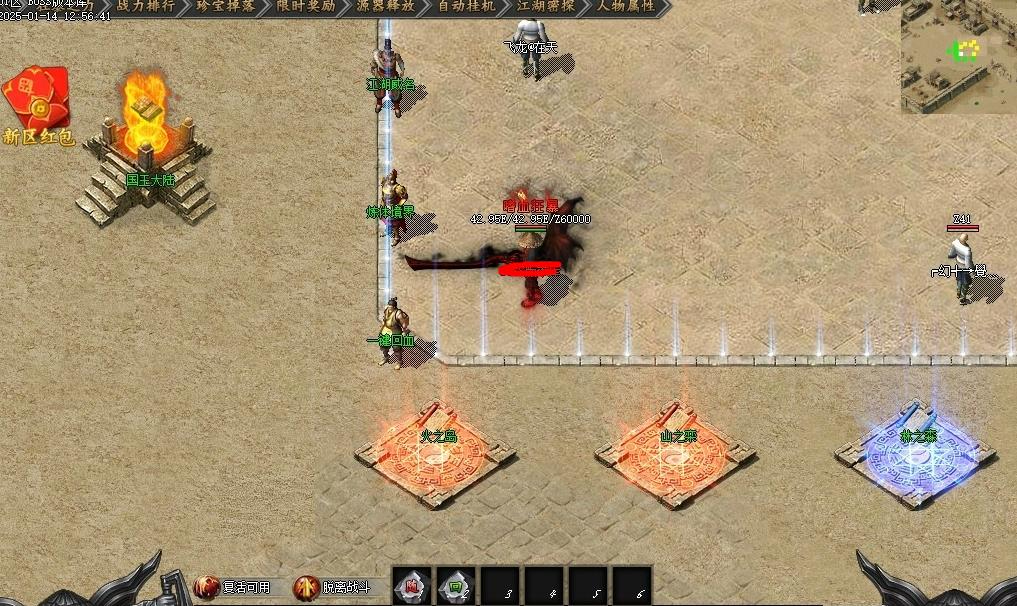Use the red 随 stone in hotbar slot 1
This screenshot has width=1017, height=606.
[412, 587]
